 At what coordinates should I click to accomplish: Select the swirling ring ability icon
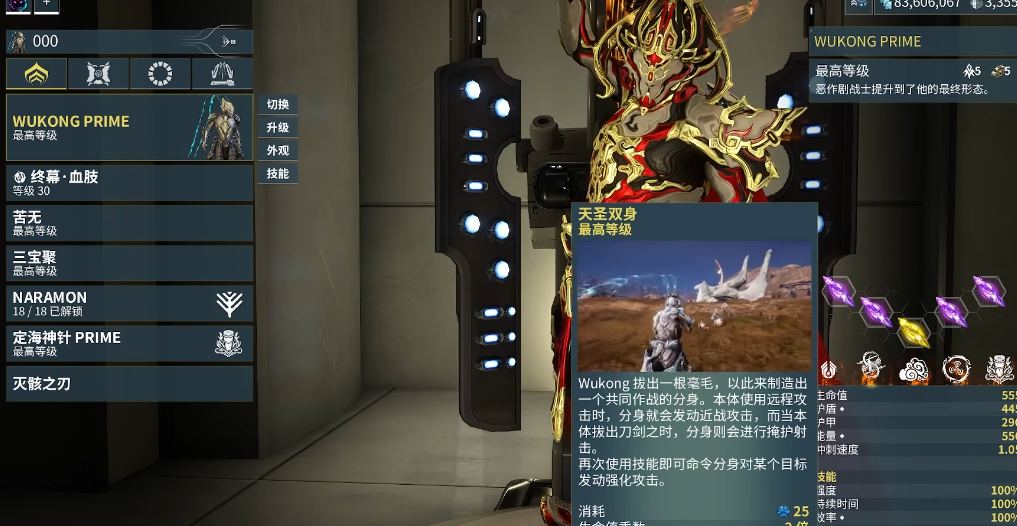click(955, 369)
